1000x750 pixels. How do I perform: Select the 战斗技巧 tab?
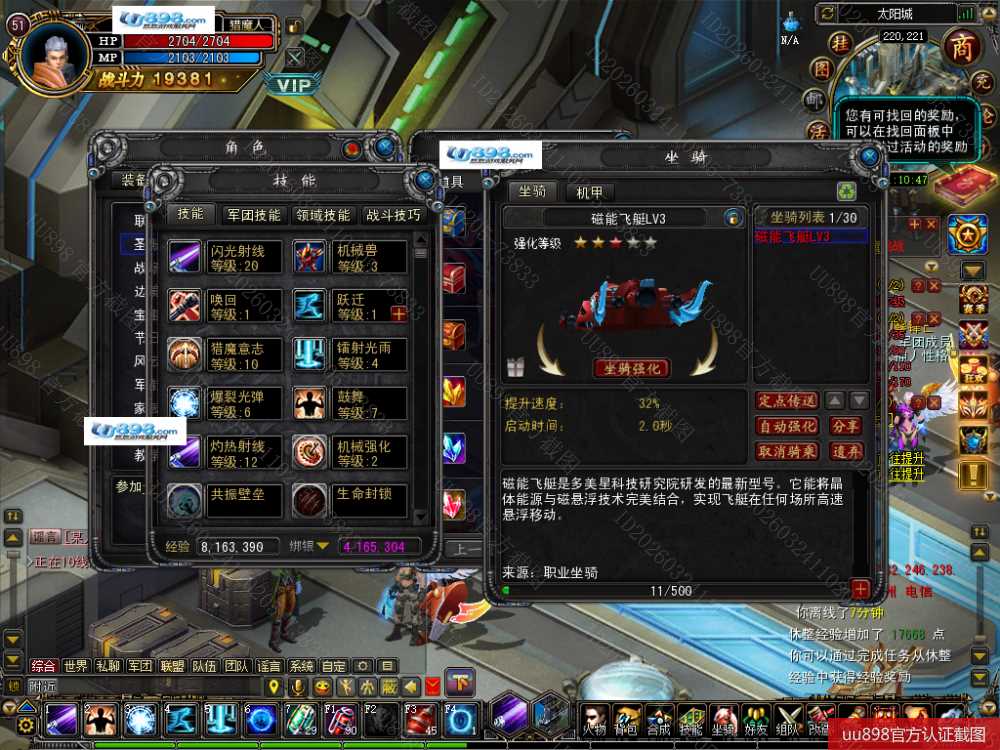pos(393,215)
